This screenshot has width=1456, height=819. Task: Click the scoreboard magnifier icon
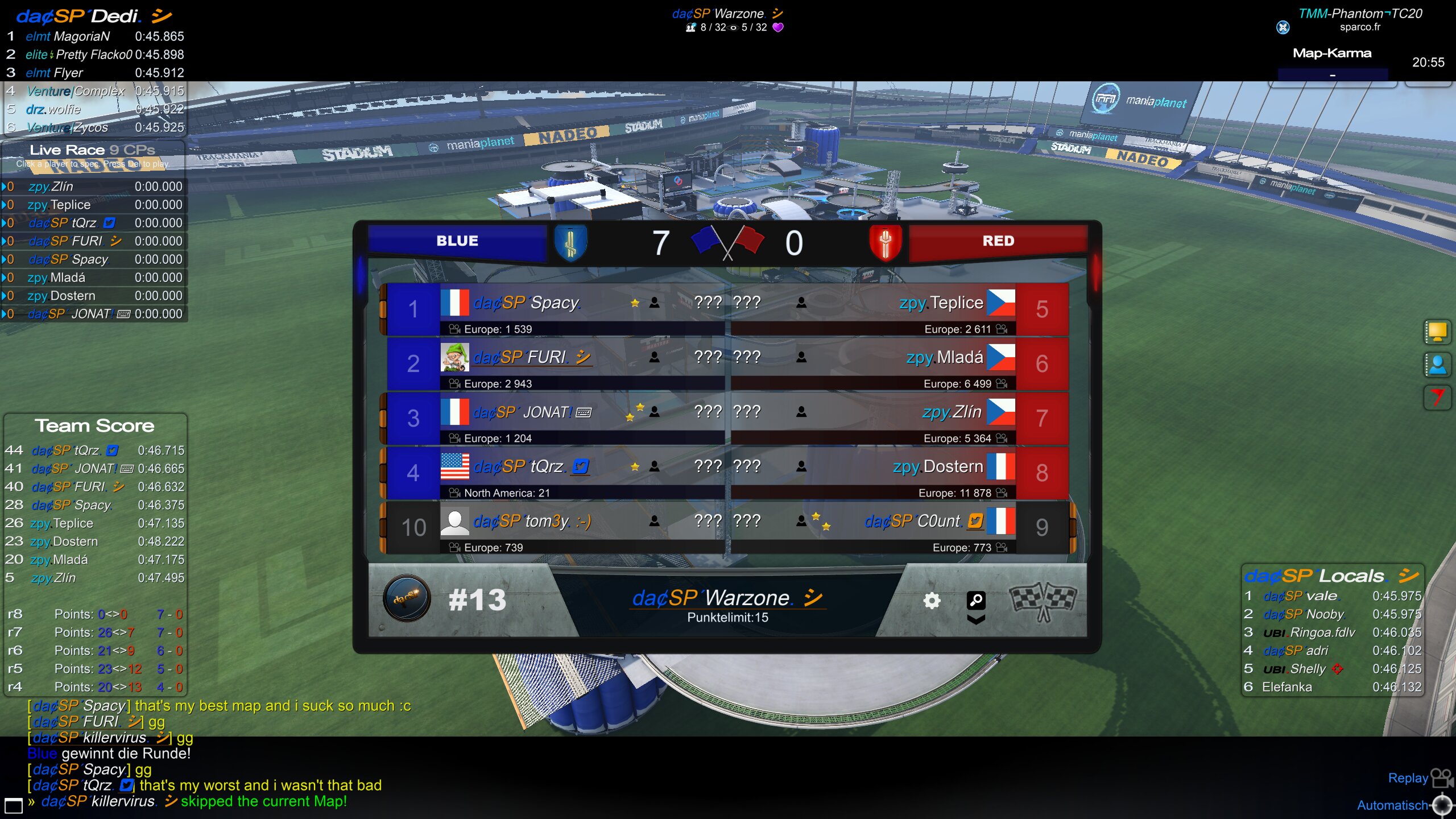pyautogui.click(x=976, y=599)
